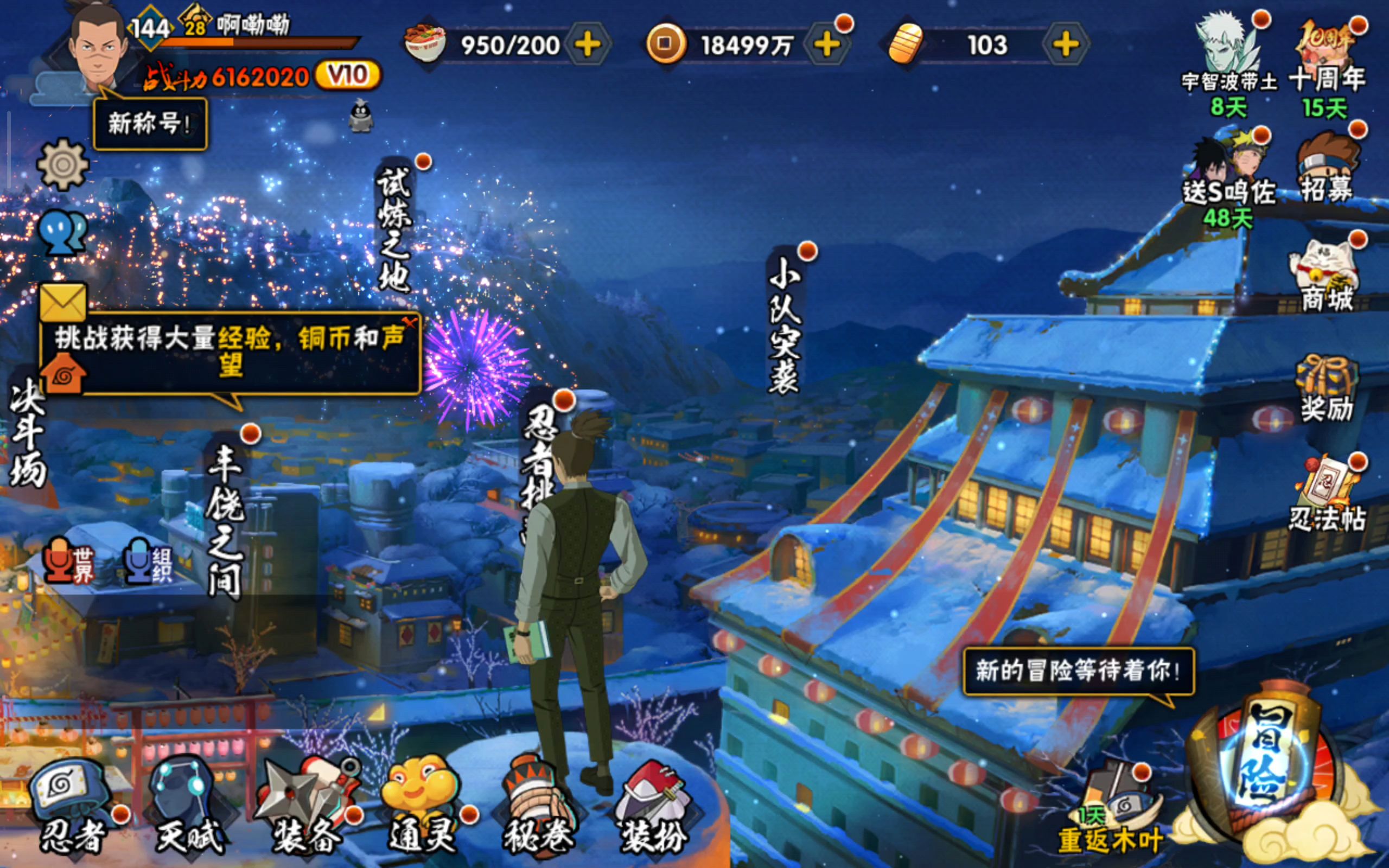Open the 装扮 costume menu

click(x=653, y=803)
